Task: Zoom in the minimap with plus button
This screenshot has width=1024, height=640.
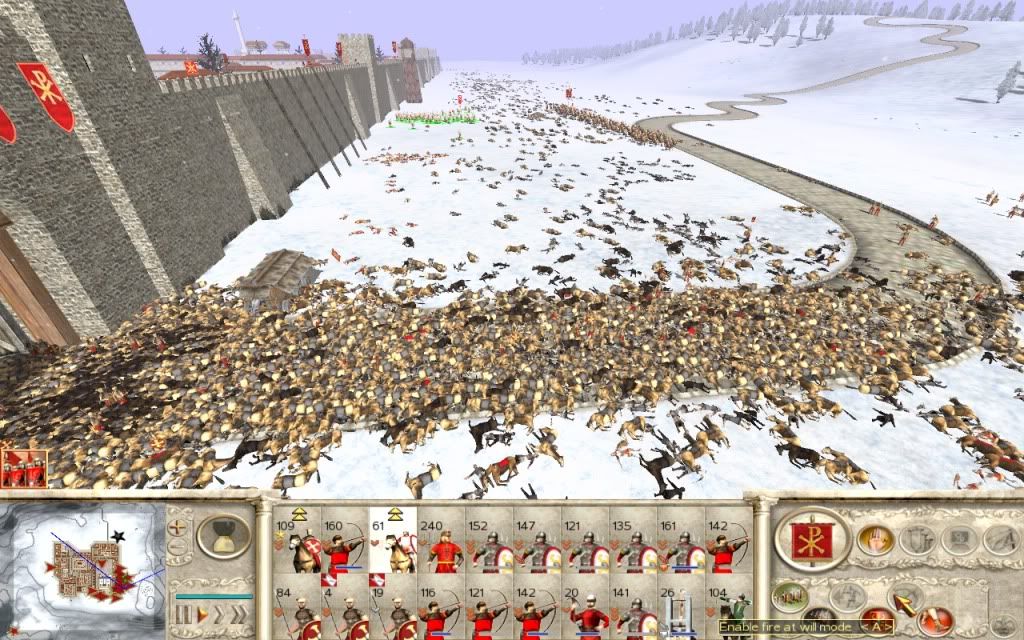Action: [178, 527]
